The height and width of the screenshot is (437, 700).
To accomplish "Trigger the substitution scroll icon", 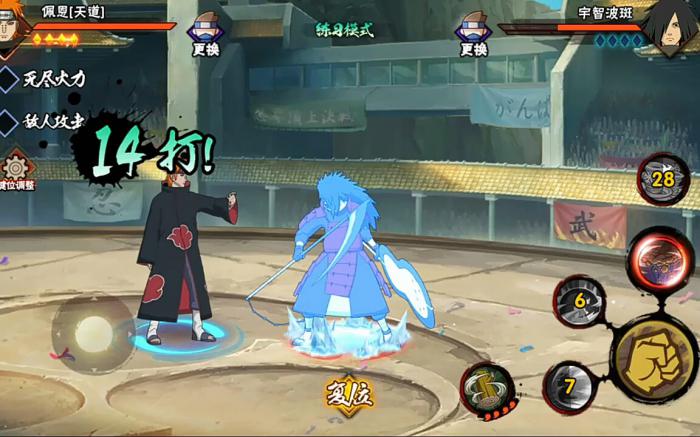I will tap(487, 389).
